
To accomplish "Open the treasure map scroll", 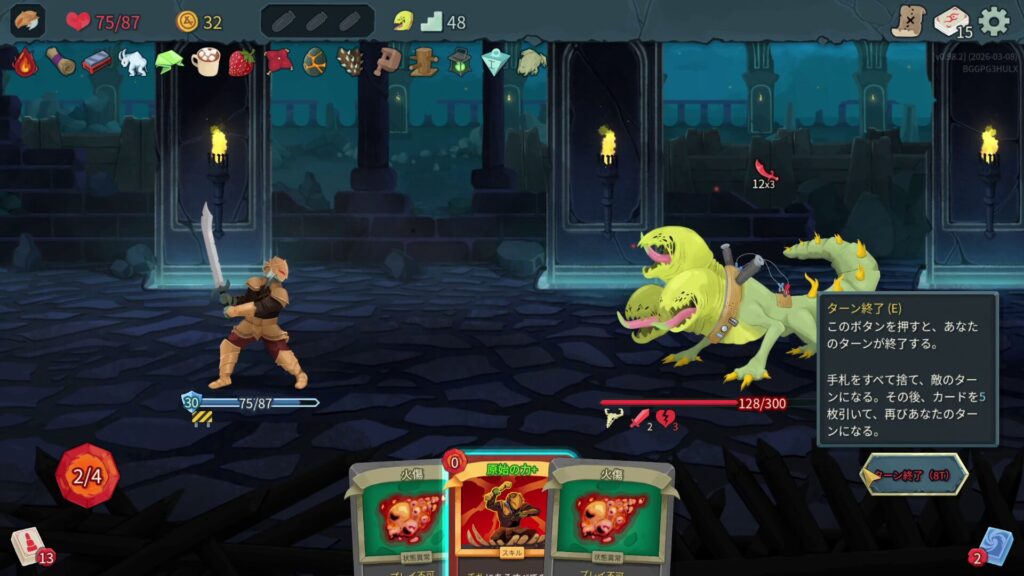I will (x=908, y=21).
